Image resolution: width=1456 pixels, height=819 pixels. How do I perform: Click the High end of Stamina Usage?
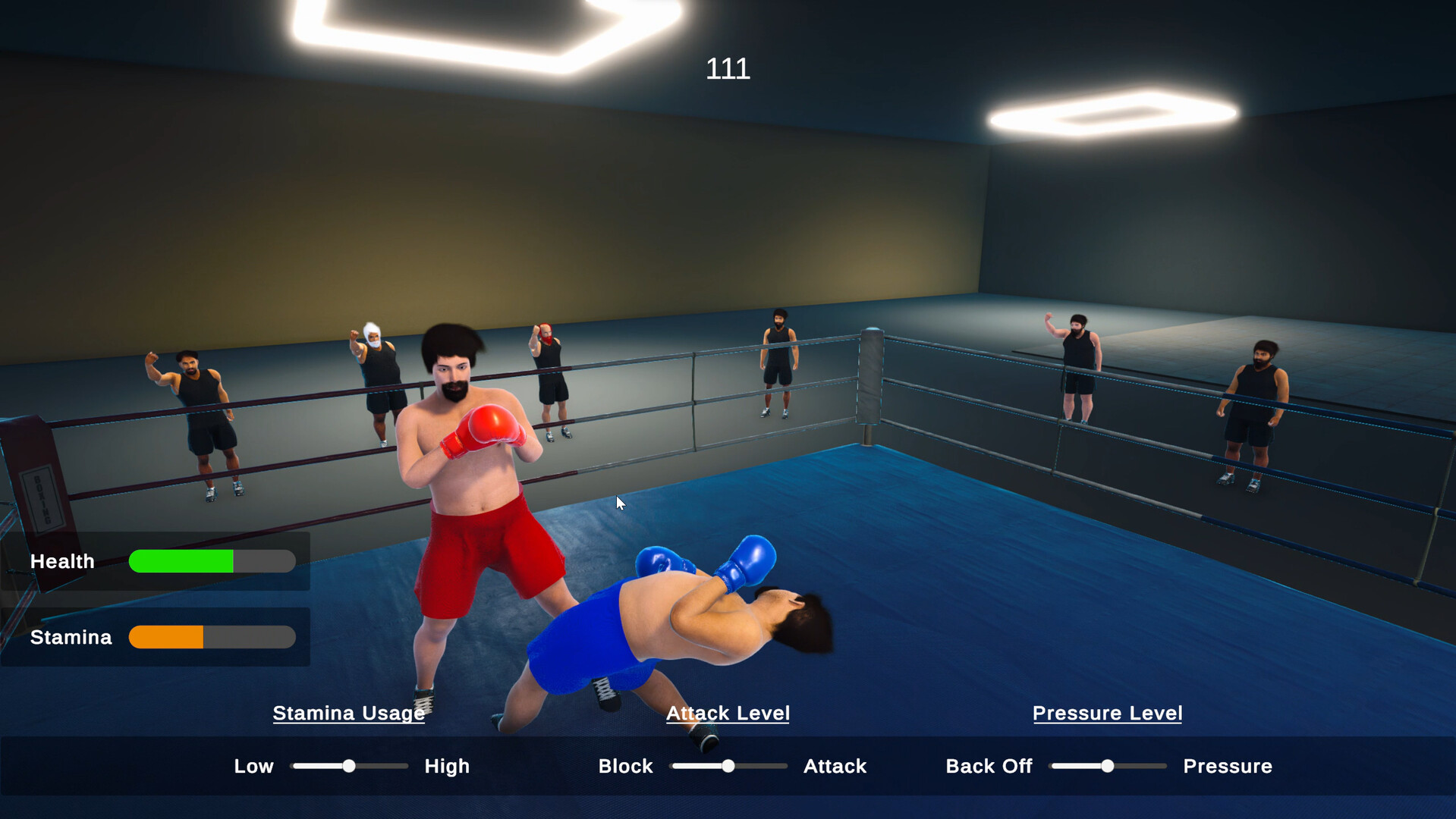447,766
